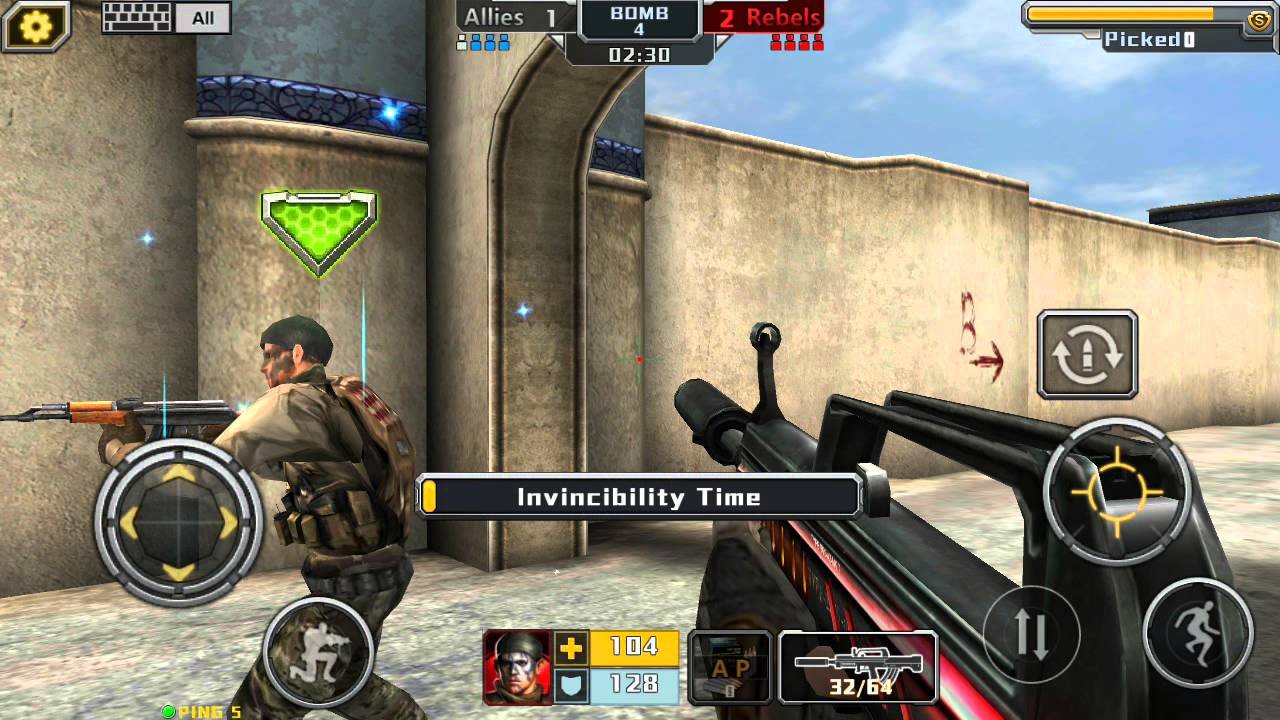Tap the jump running-figure button
The image size is (1280, 720).
click(1197, 632)
